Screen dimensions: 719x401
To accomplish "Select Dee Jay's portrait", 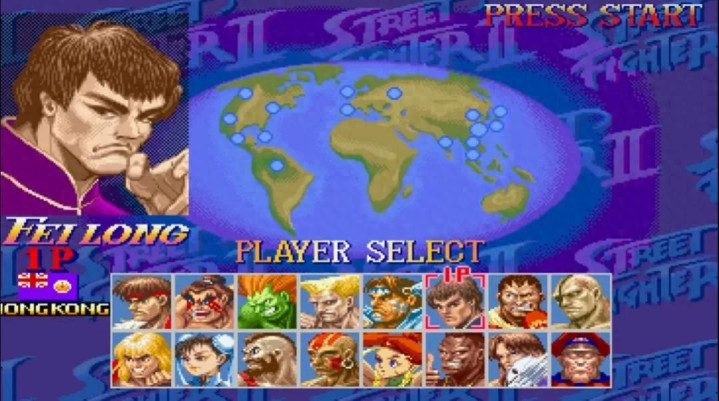I will pos(455,359).
